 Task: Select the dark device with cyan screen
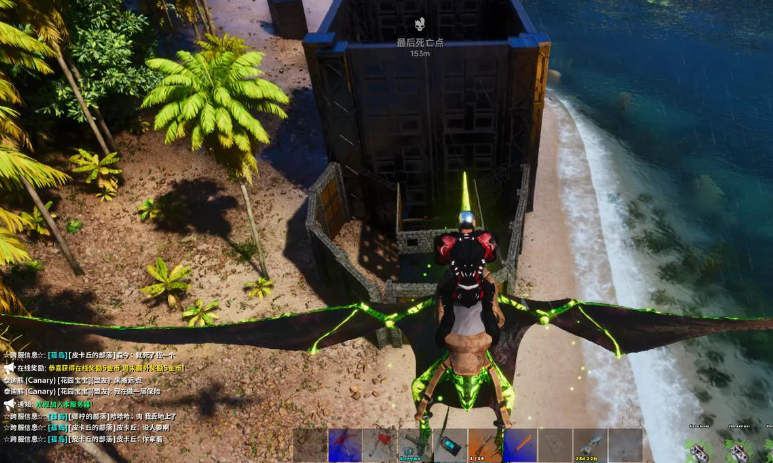(x=450, y=445)
